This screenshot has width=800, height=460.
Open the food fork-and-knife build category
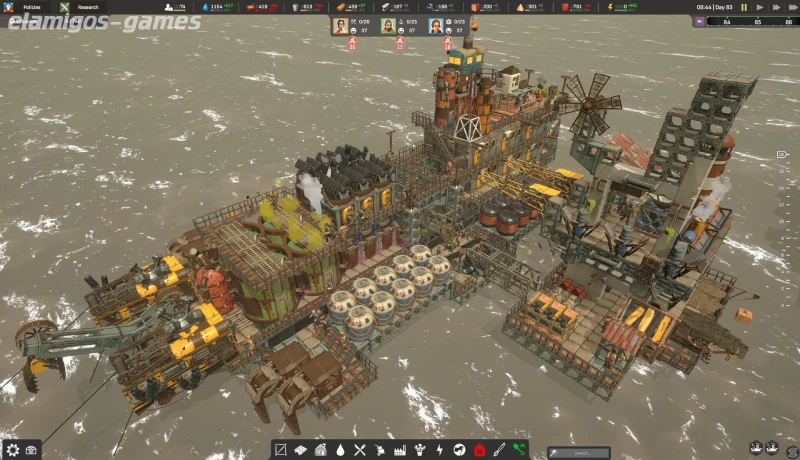click(x=360, y=450)
